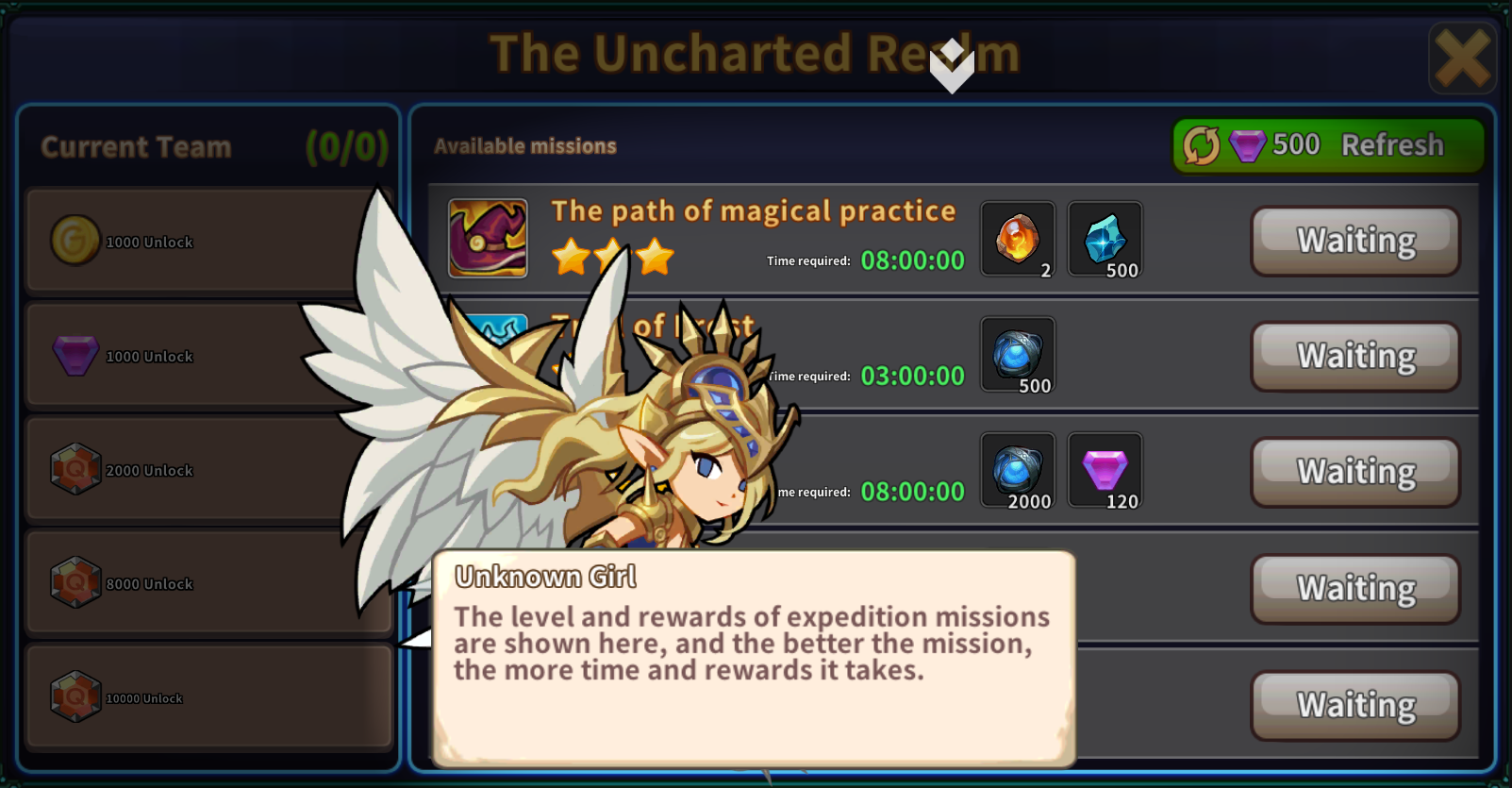This screenshot has height=788, width=1512.
Task: Click the flame essence reward showing x2
Action: tap(1017, 239)
